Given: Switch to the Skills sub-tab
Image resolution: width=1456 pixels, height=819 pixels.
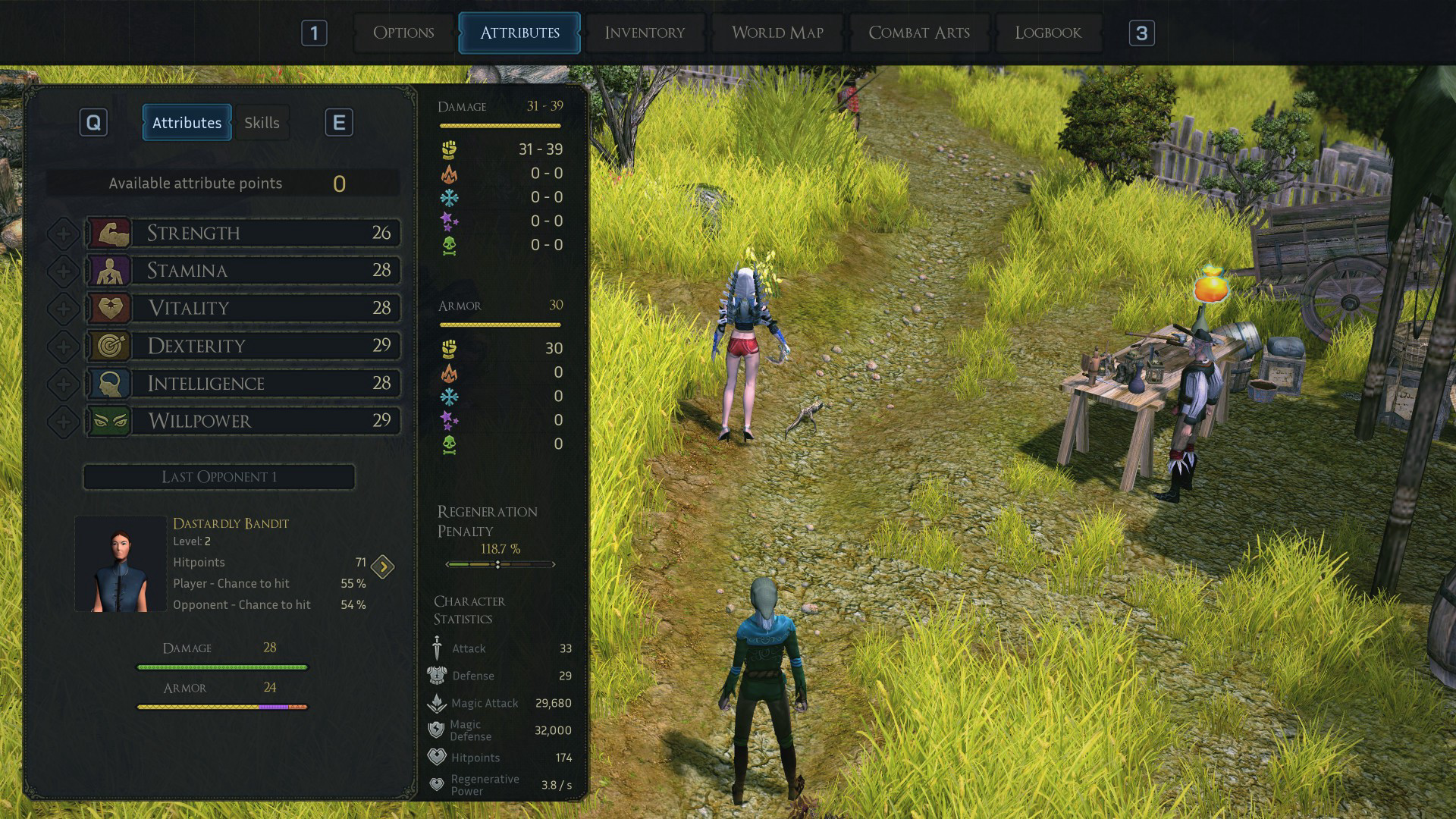Looking at the screenshot, I should (x=262, y=123).
